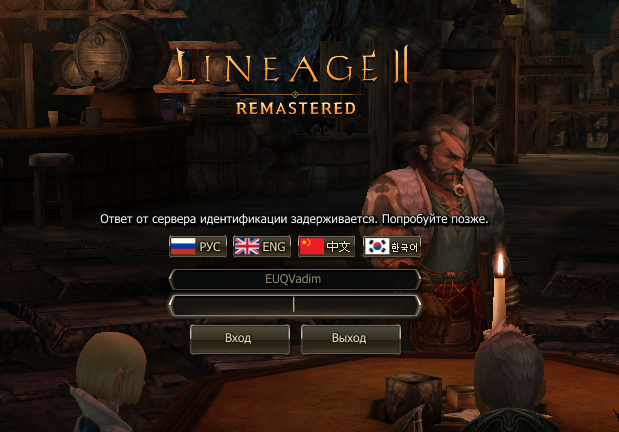Choose the Chinese 中文 language option

tap(326, 247)
